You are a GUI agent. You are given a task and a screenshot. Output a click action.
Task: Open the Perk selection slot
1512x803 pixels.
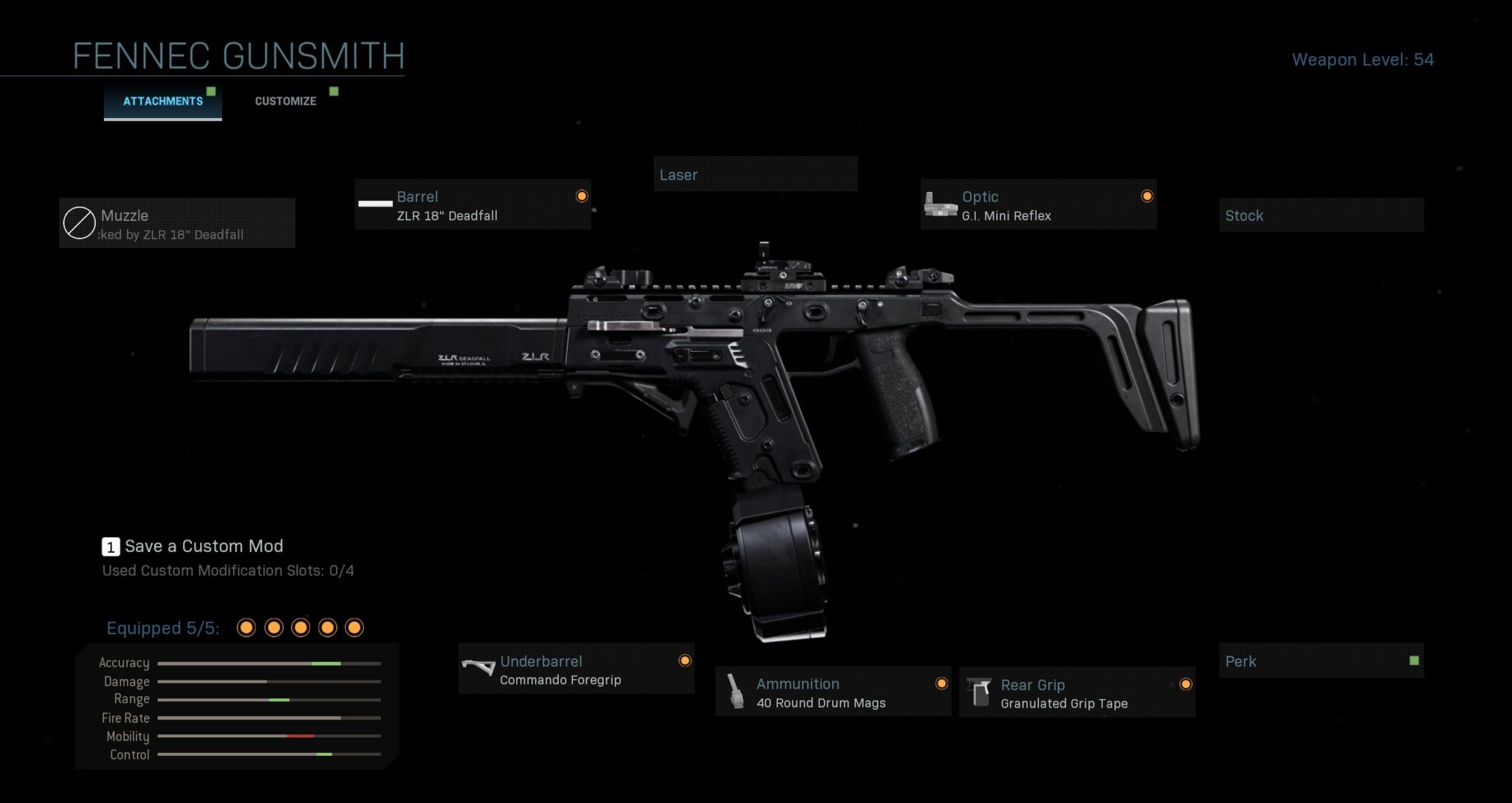coord(1322,661)
